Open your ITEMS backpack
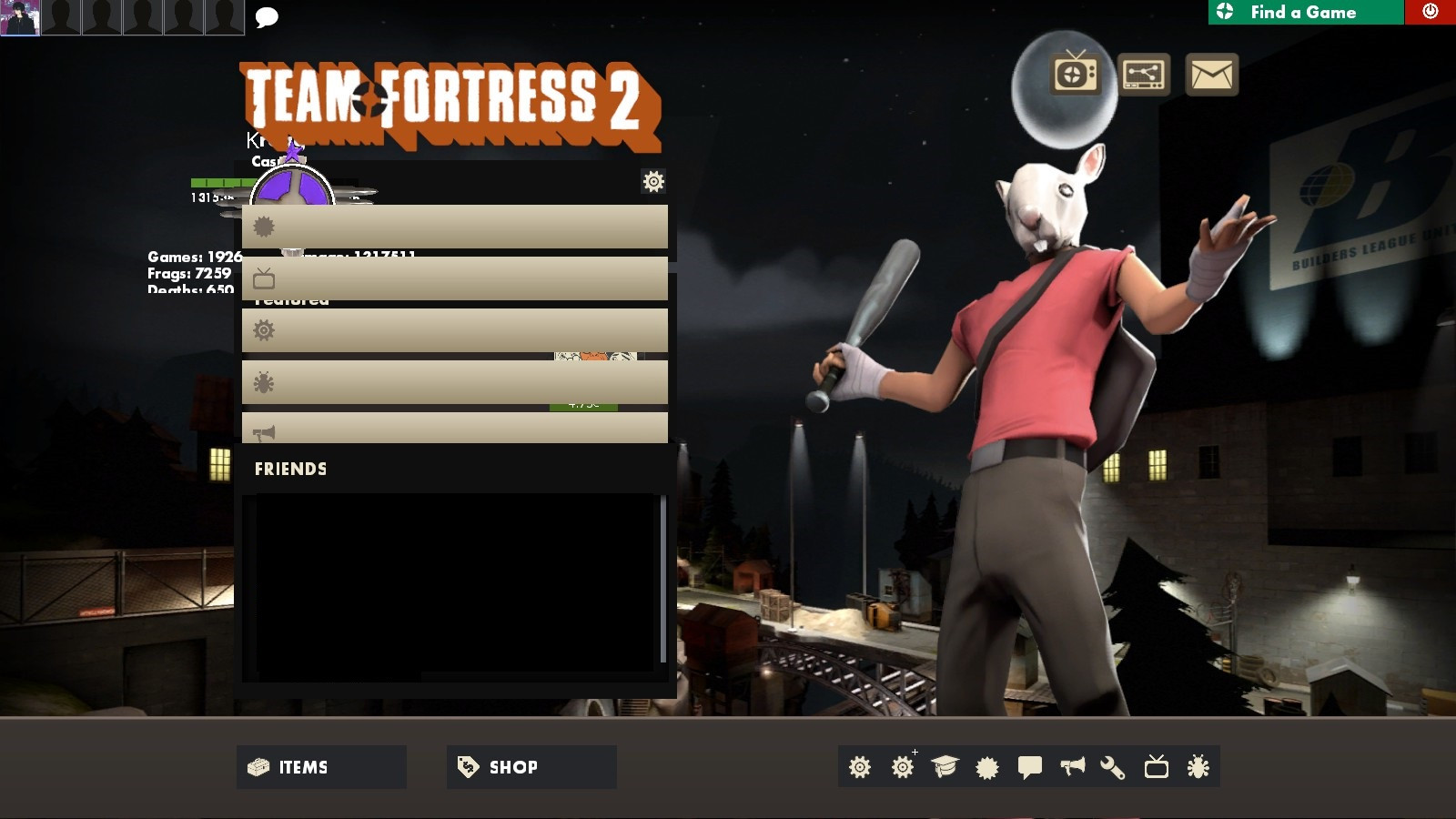Viewport: 1456px width, 819px height. (320, 767)
